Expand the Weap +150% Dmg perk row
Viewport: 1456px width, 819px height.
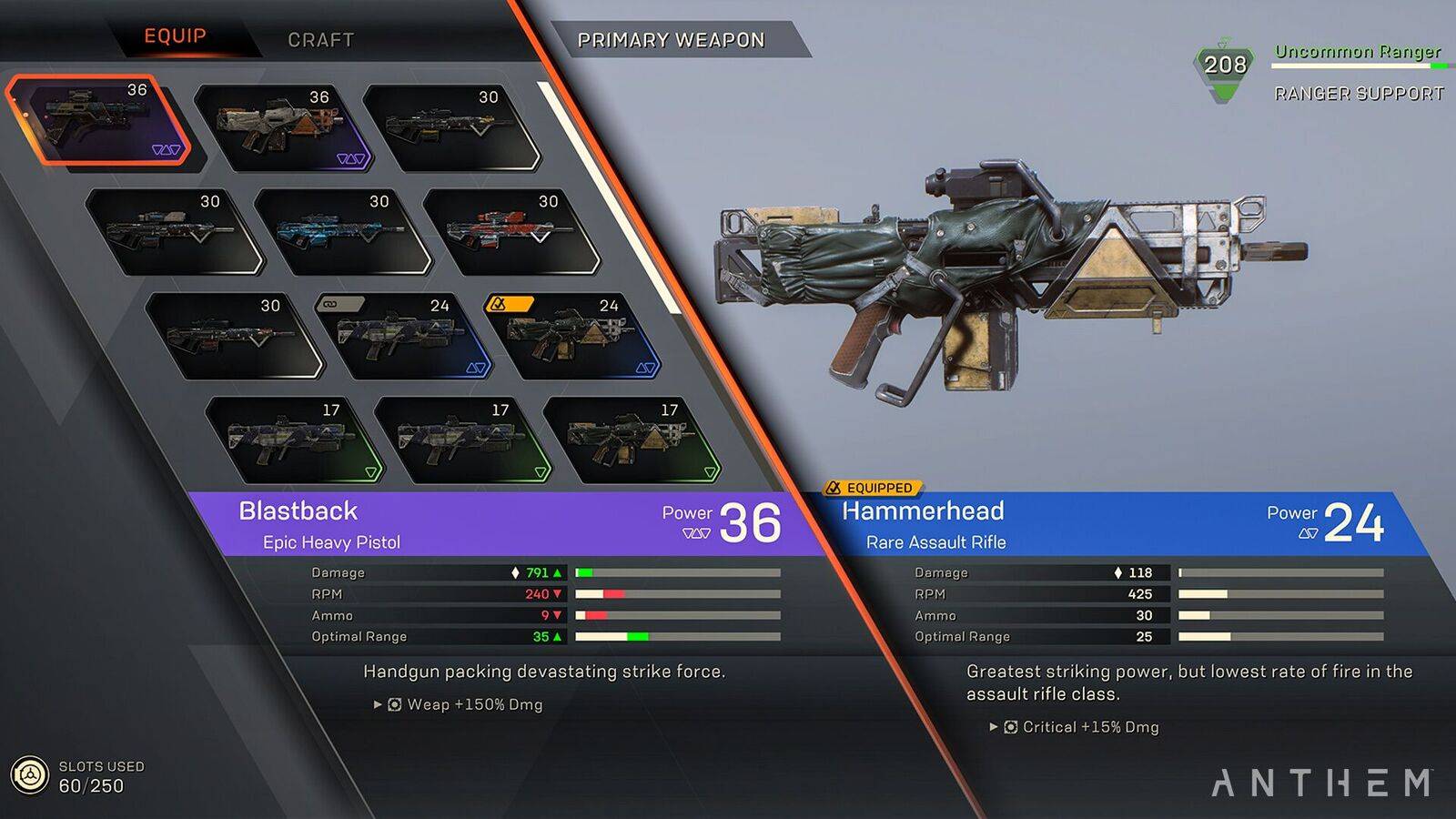coord(377,704)
